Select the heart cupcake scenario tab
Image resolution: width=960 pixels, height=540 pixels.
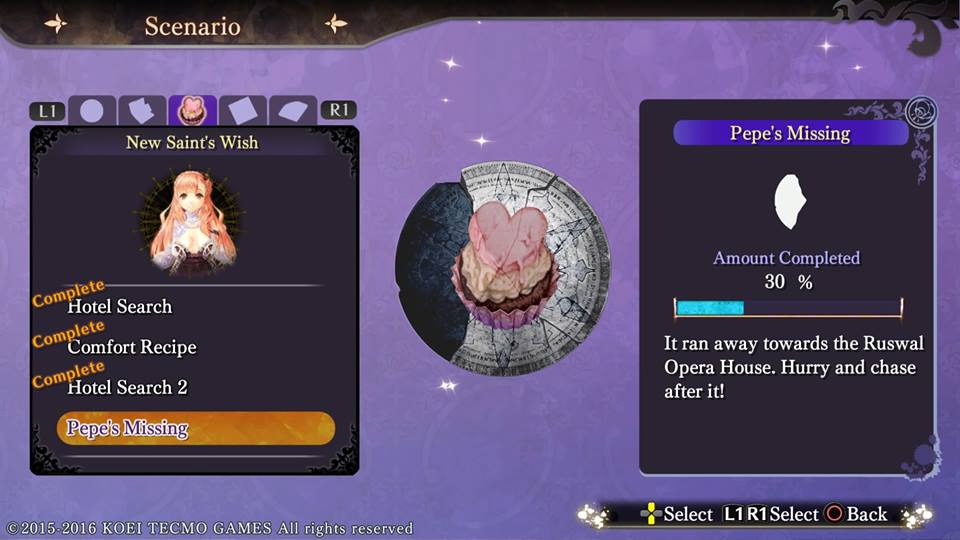click(x=192, y=110)
